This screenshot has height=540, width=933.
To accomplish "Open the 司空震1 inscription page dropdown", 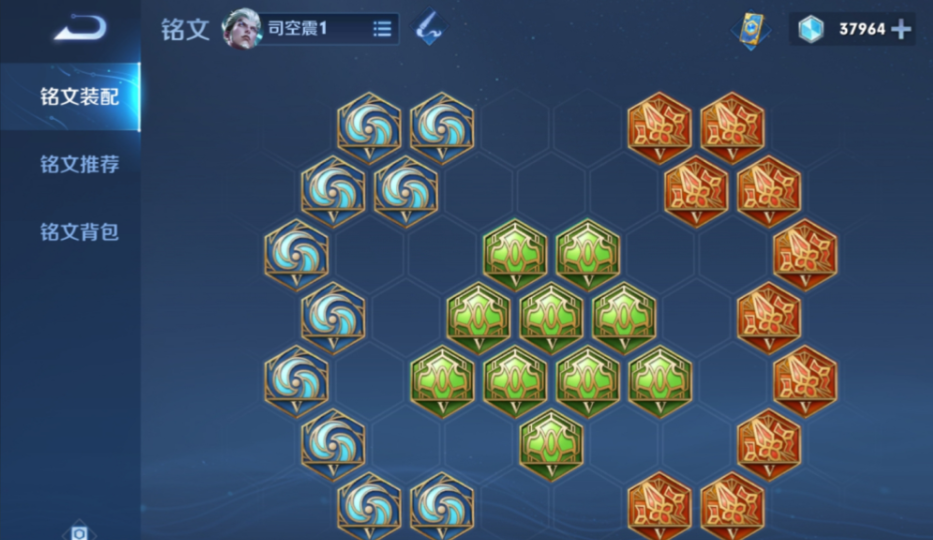I will [x=381, y=29].
